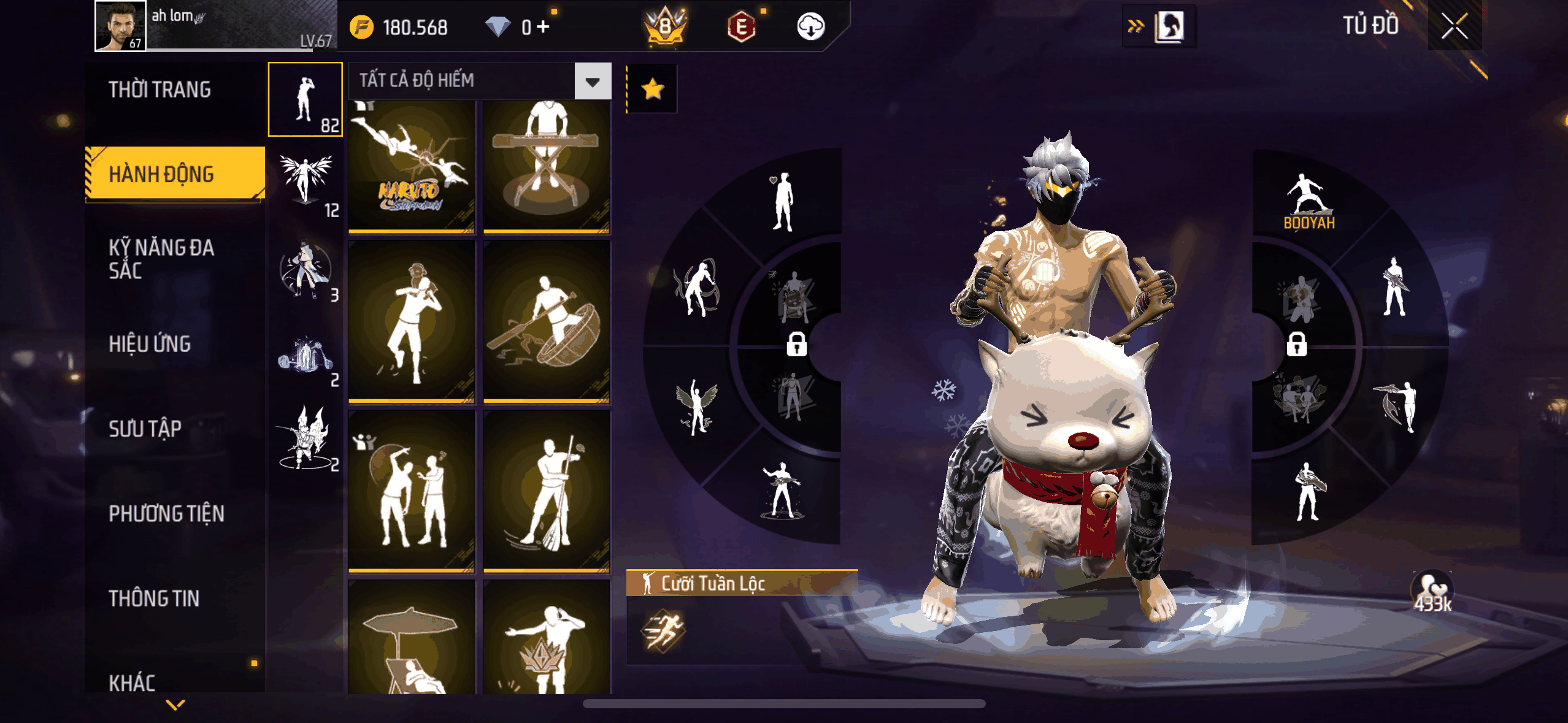Select the Naruto emote thumbnail
Image resolution: width=1568 pixels, height=723 pixels.
tap(411, 166)
